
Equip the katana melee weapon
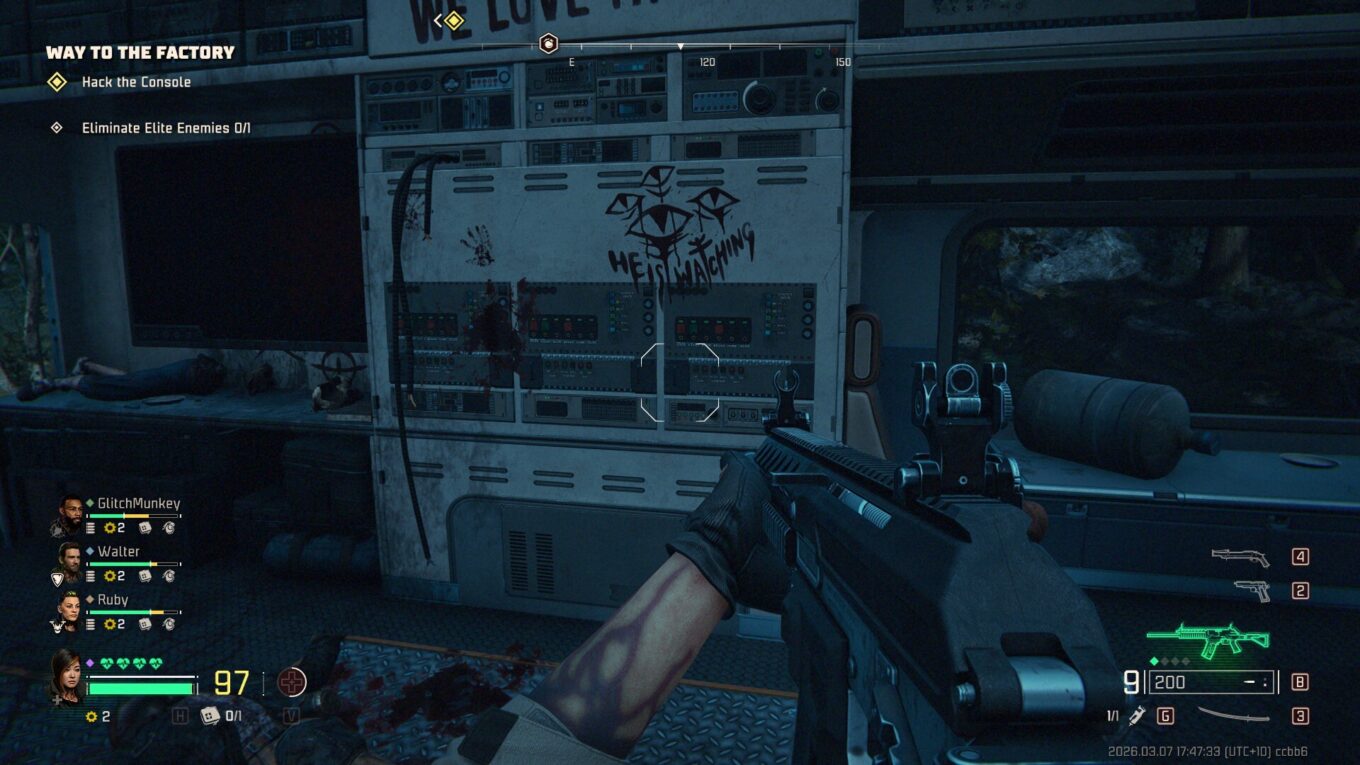pyautogui.click(x=1233, y=715)
